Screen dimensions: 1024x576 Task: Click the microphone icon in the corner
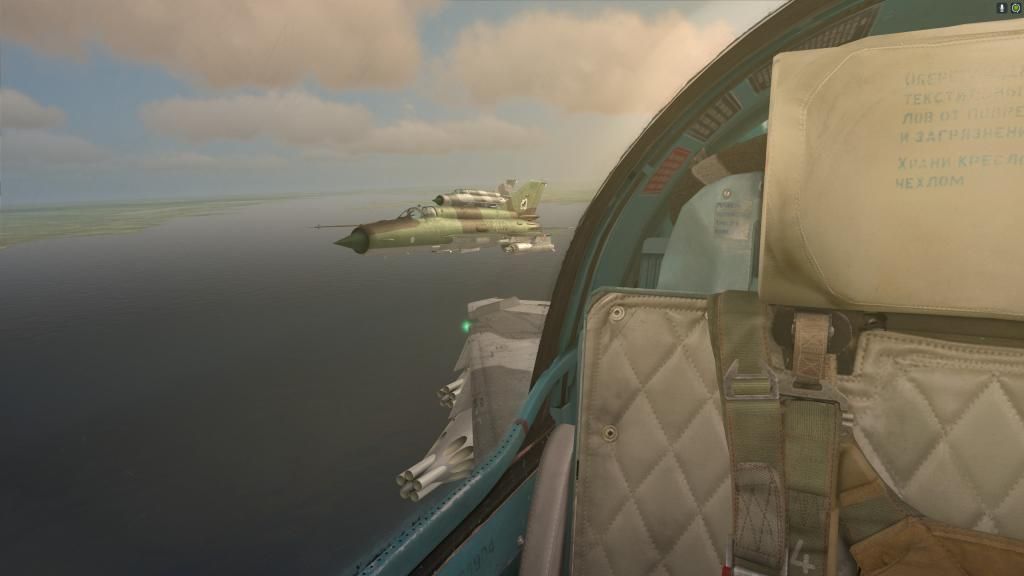(1001, 7)
